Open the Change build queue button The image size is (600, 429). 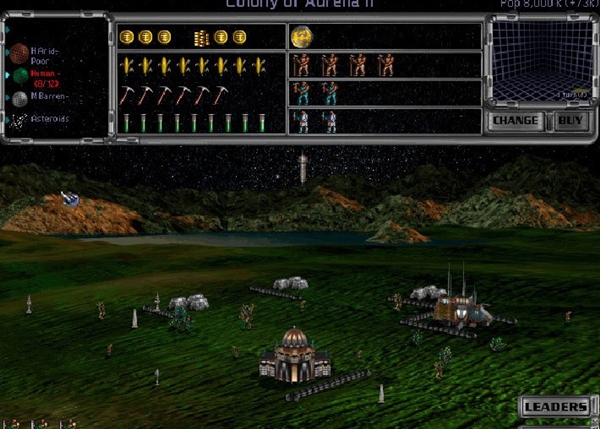point(517,121)
